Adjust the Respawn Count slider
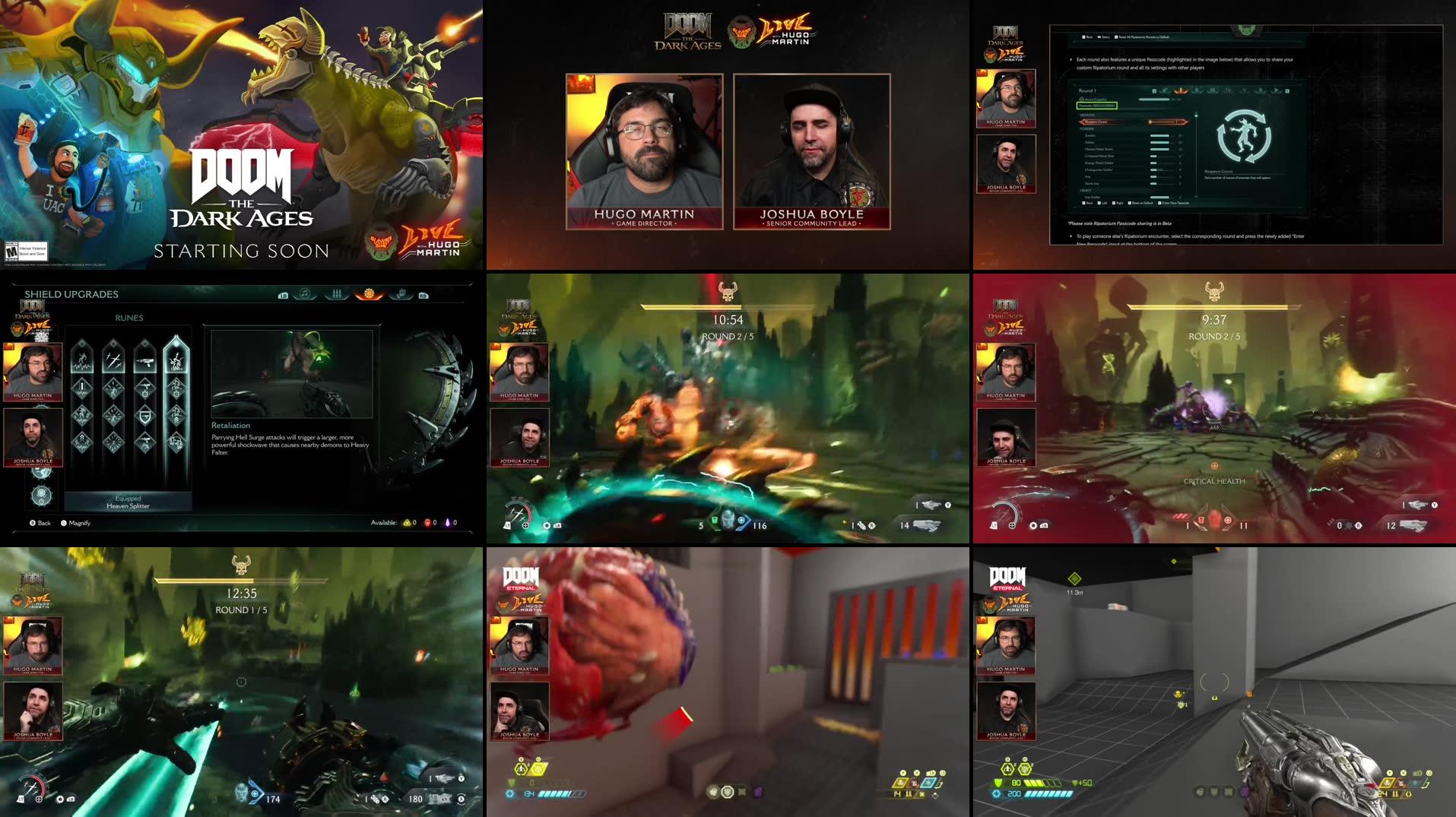This screenshot has height=817, width=1456. tap(1162, 122)
